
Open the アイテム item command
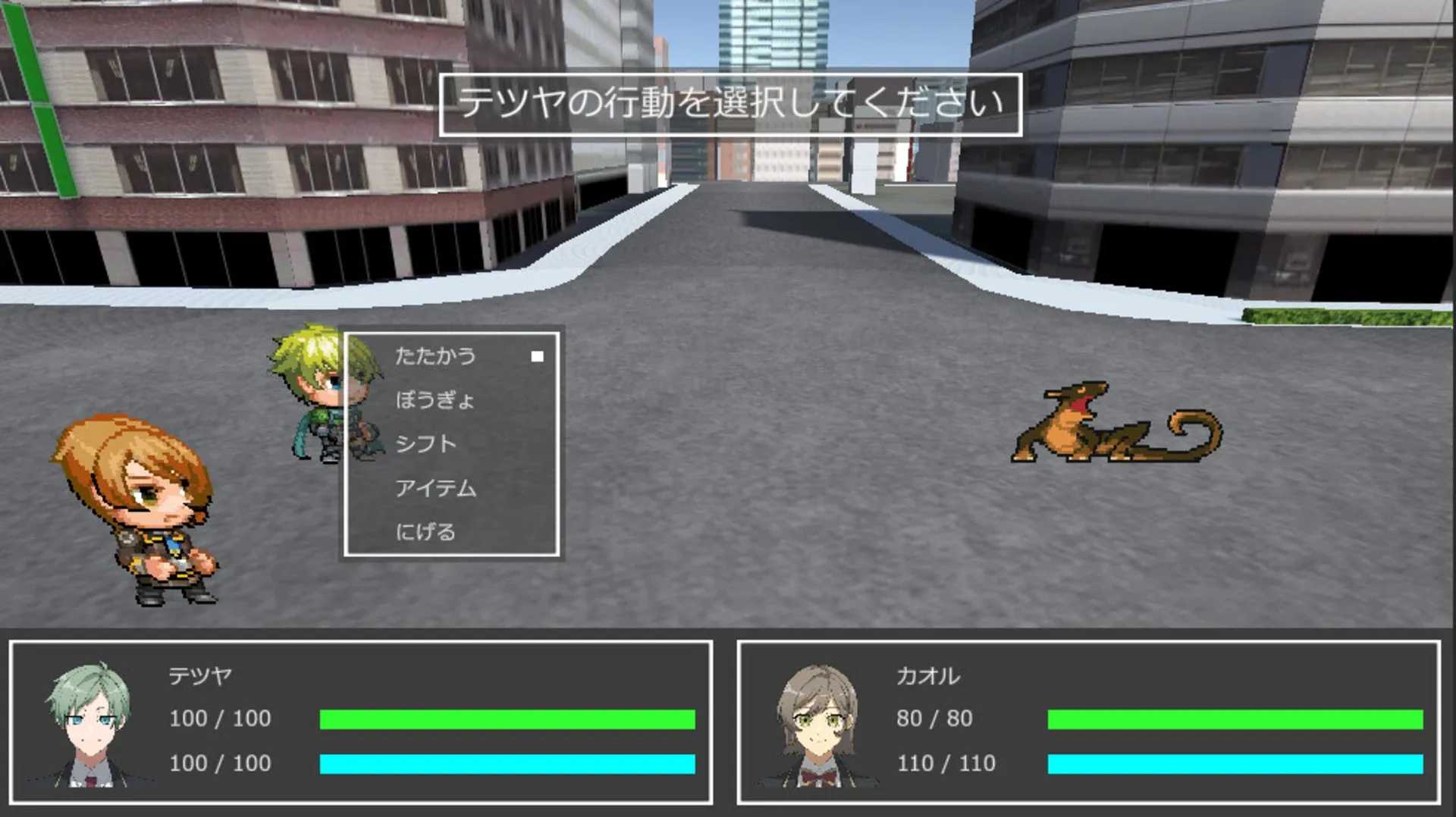(436, 489)
